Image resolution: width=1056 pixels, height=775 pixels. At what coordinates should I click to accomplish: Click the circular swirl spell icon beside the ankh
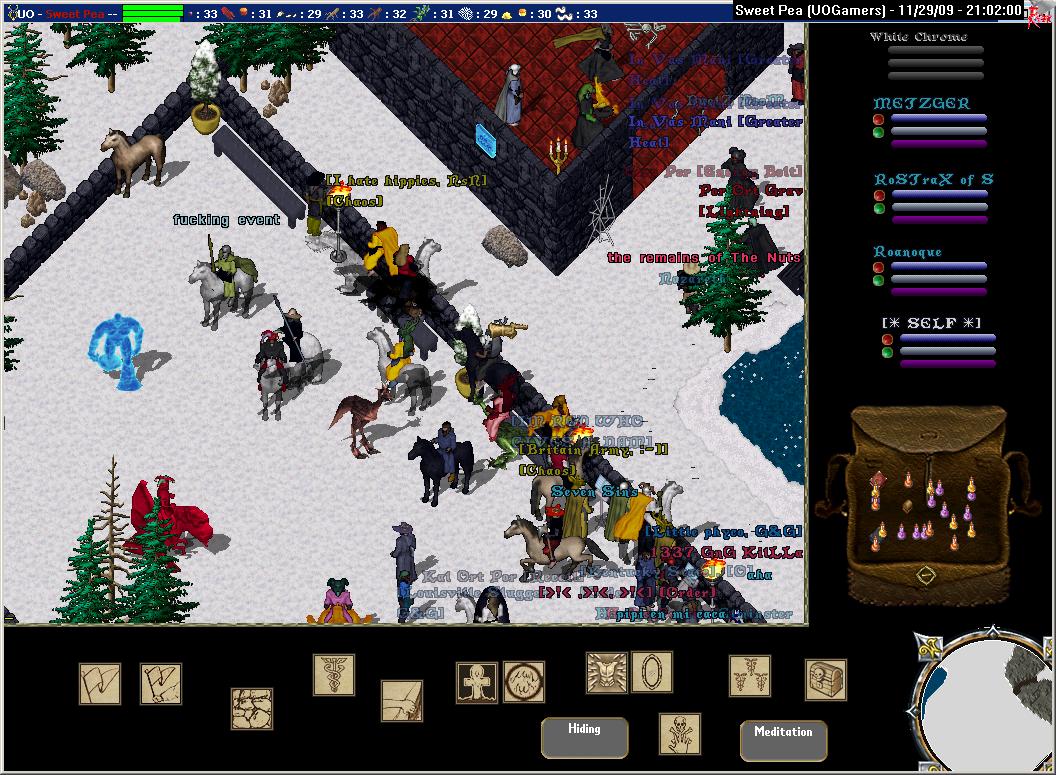(524, 682)
